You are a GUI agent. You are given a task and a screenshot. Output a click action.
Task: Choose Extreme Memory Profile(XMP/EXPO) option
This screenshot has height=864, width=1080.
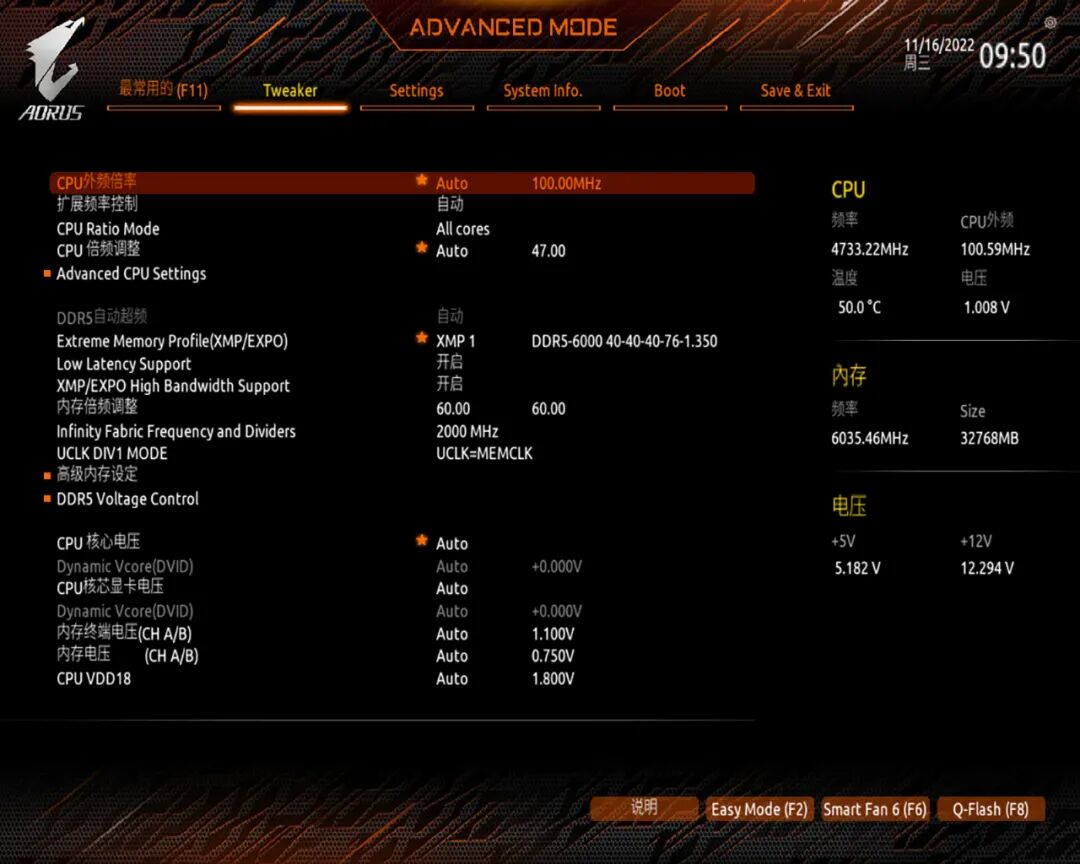point(172,341)
